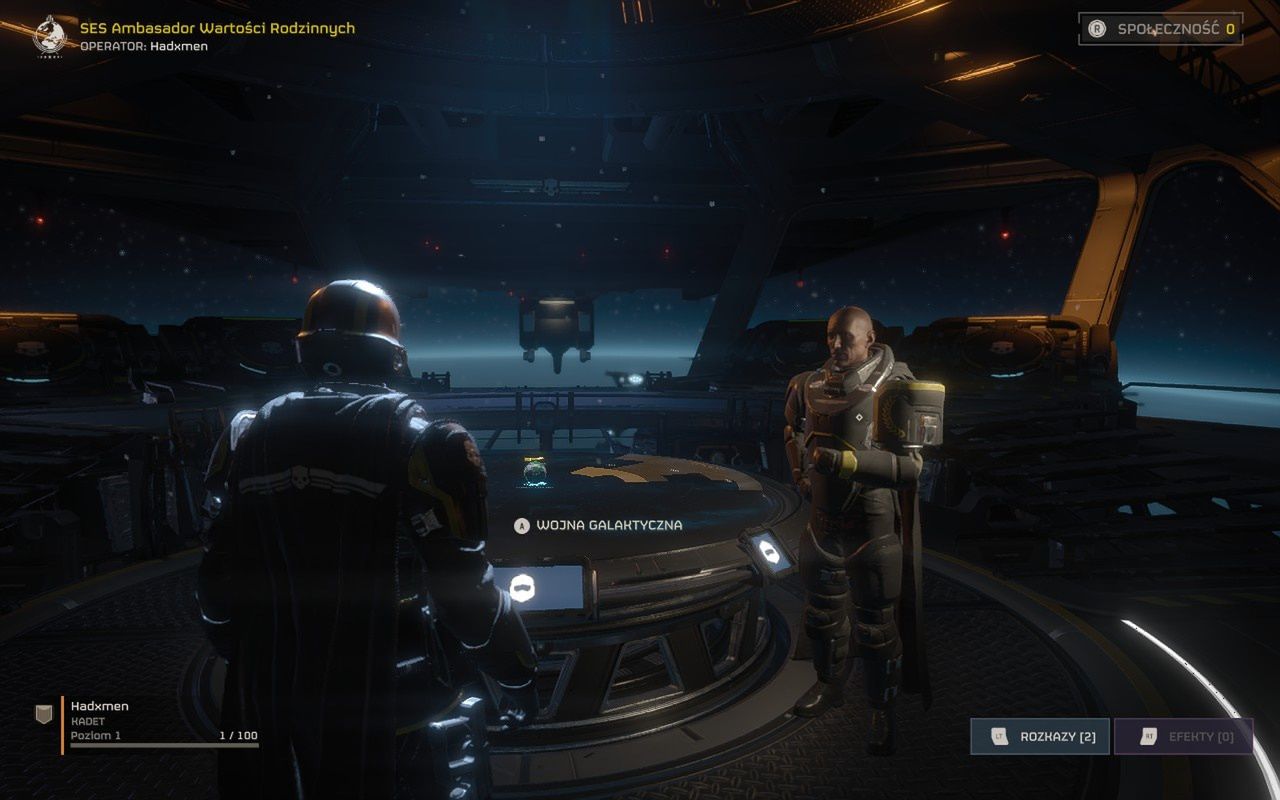Image resolution: width=1280 pixels, height=800 pixels.
Task: Open the Społeczność social panel
Action: (1160, 29)
